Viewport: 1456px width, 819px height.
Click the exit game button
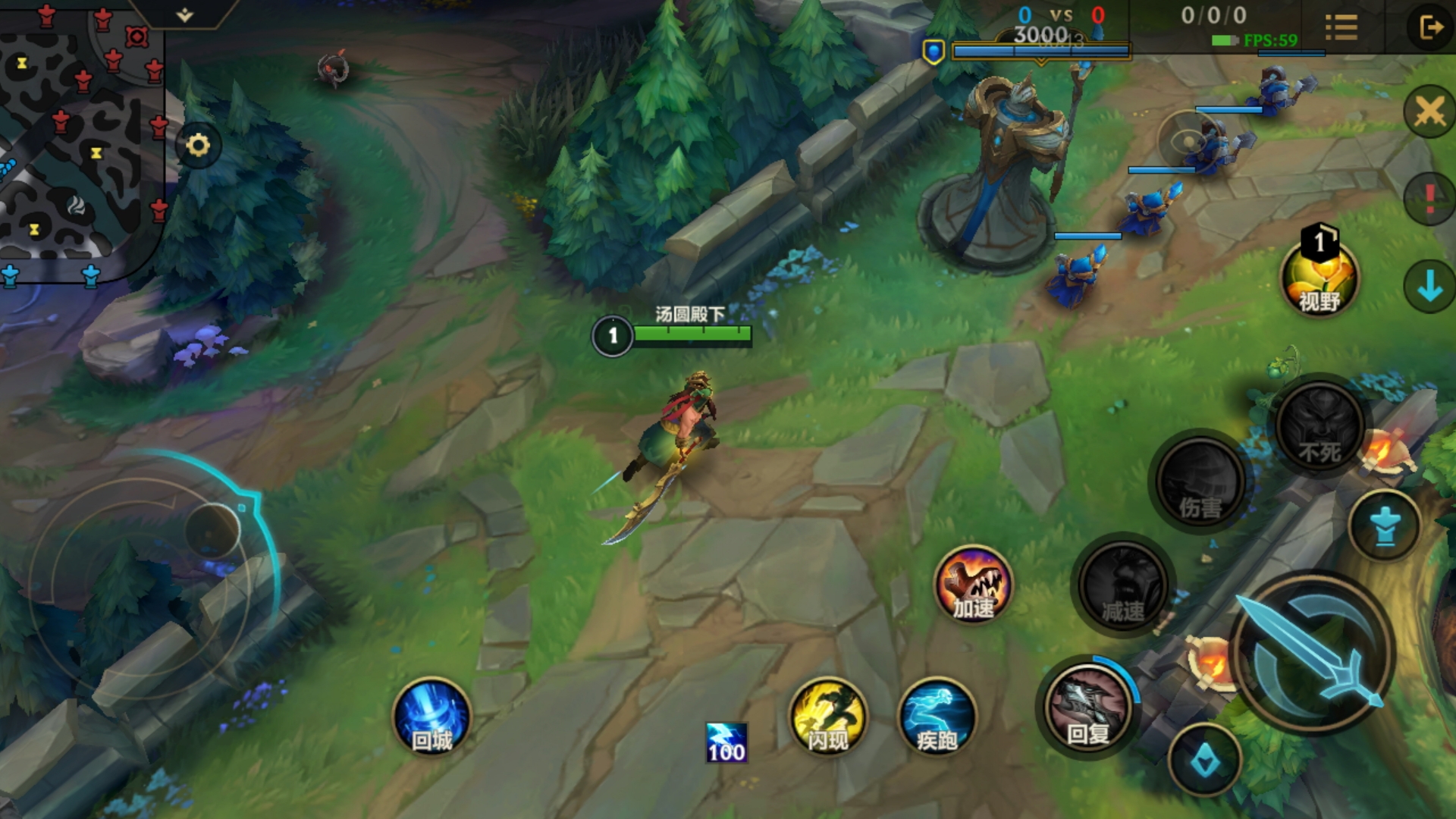(1430, 28)
